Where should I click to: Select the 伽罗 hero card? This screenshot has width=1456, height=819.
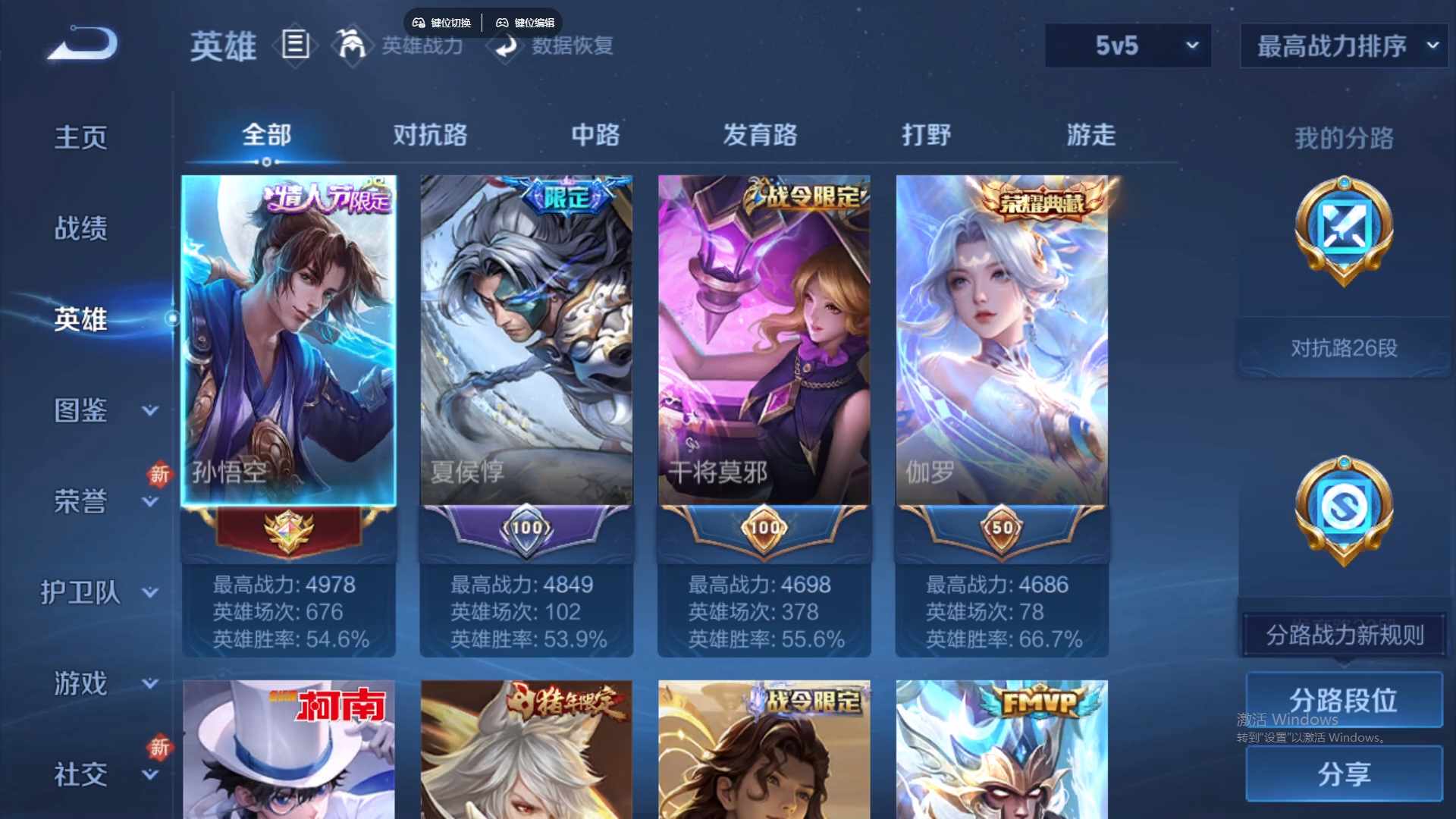(x=1001, y=341)
